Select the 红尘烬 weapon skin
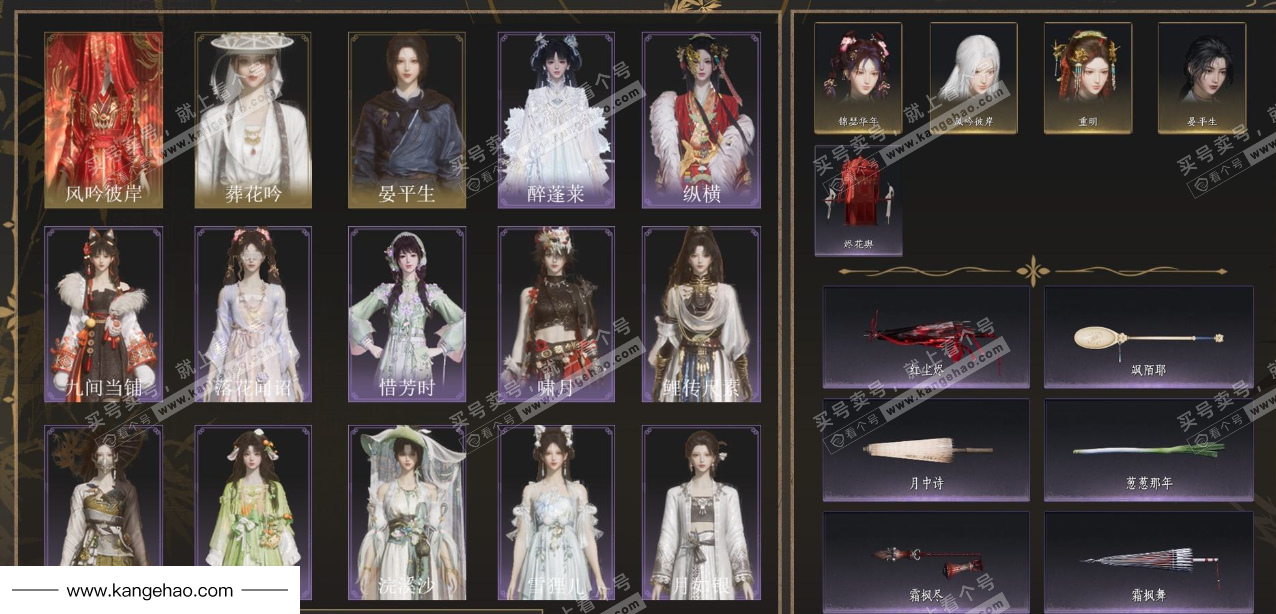The height and width of the screenshot is (614, 1276). (x=925, y=337)
